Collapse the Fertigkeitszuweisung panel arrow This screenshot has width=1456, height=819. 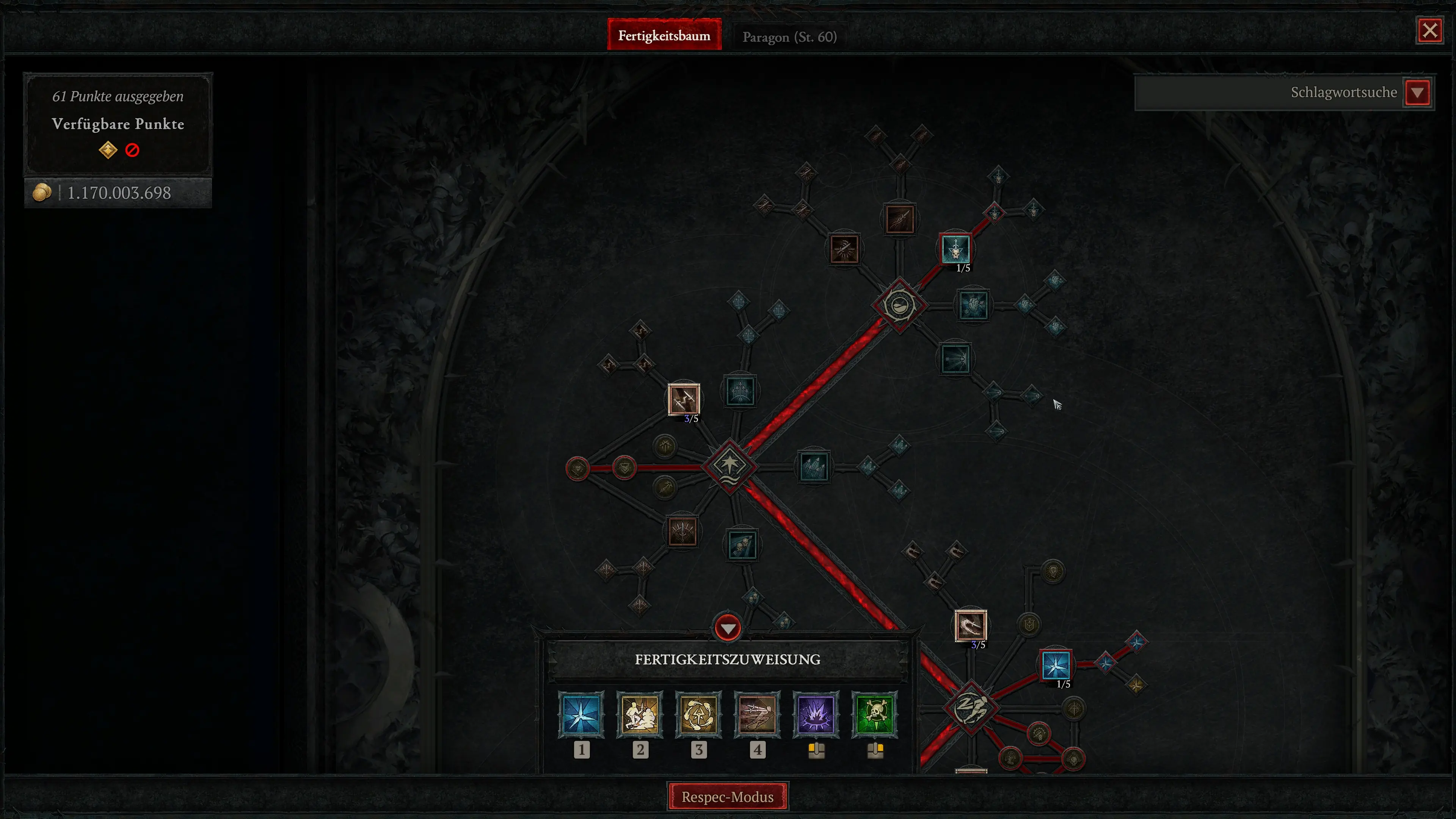point(728,628)
